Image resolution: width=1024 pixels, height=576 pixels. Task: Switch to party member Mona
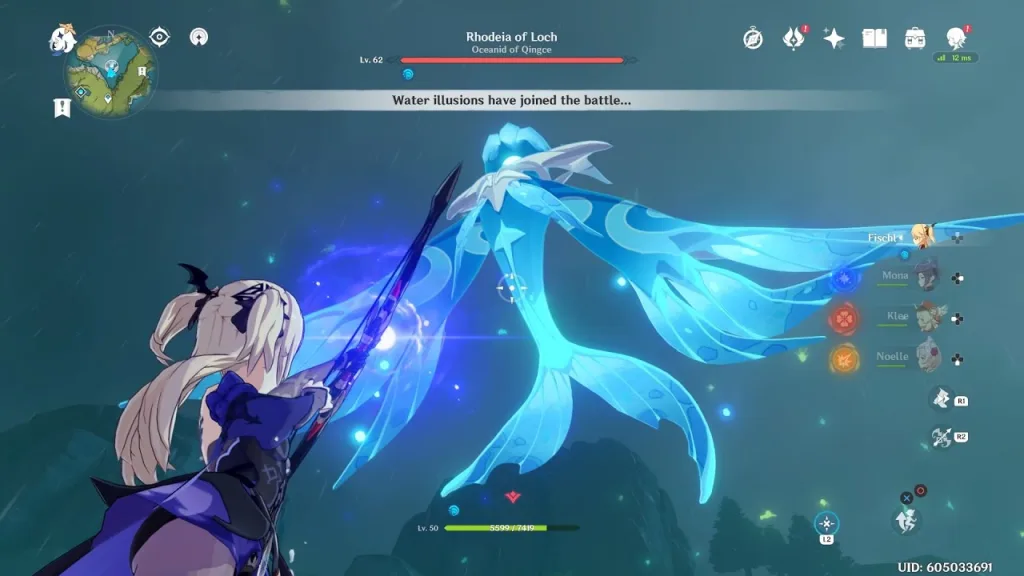[x=928, y=275]
